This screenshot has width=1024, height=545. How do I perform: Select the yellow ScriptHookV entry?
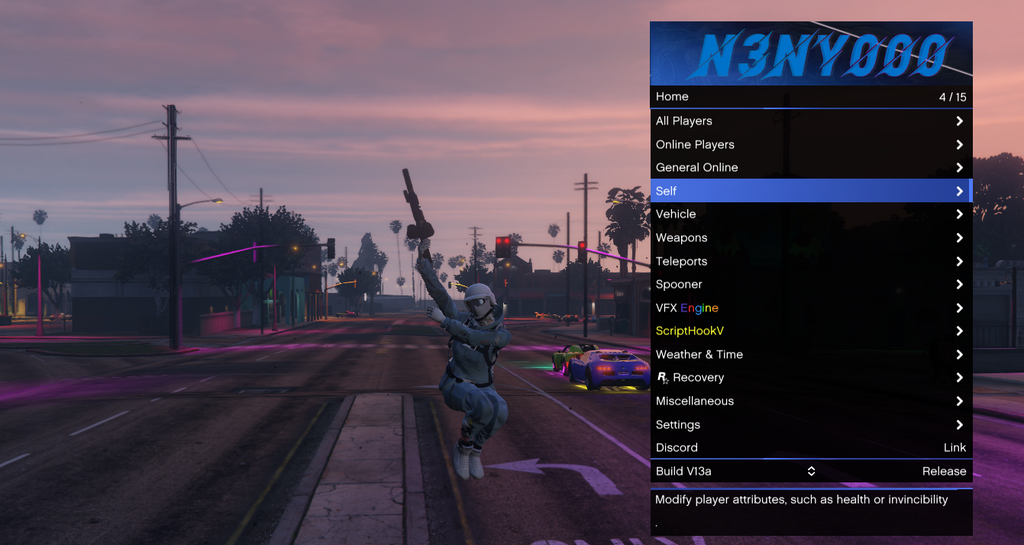pos(810,331)
